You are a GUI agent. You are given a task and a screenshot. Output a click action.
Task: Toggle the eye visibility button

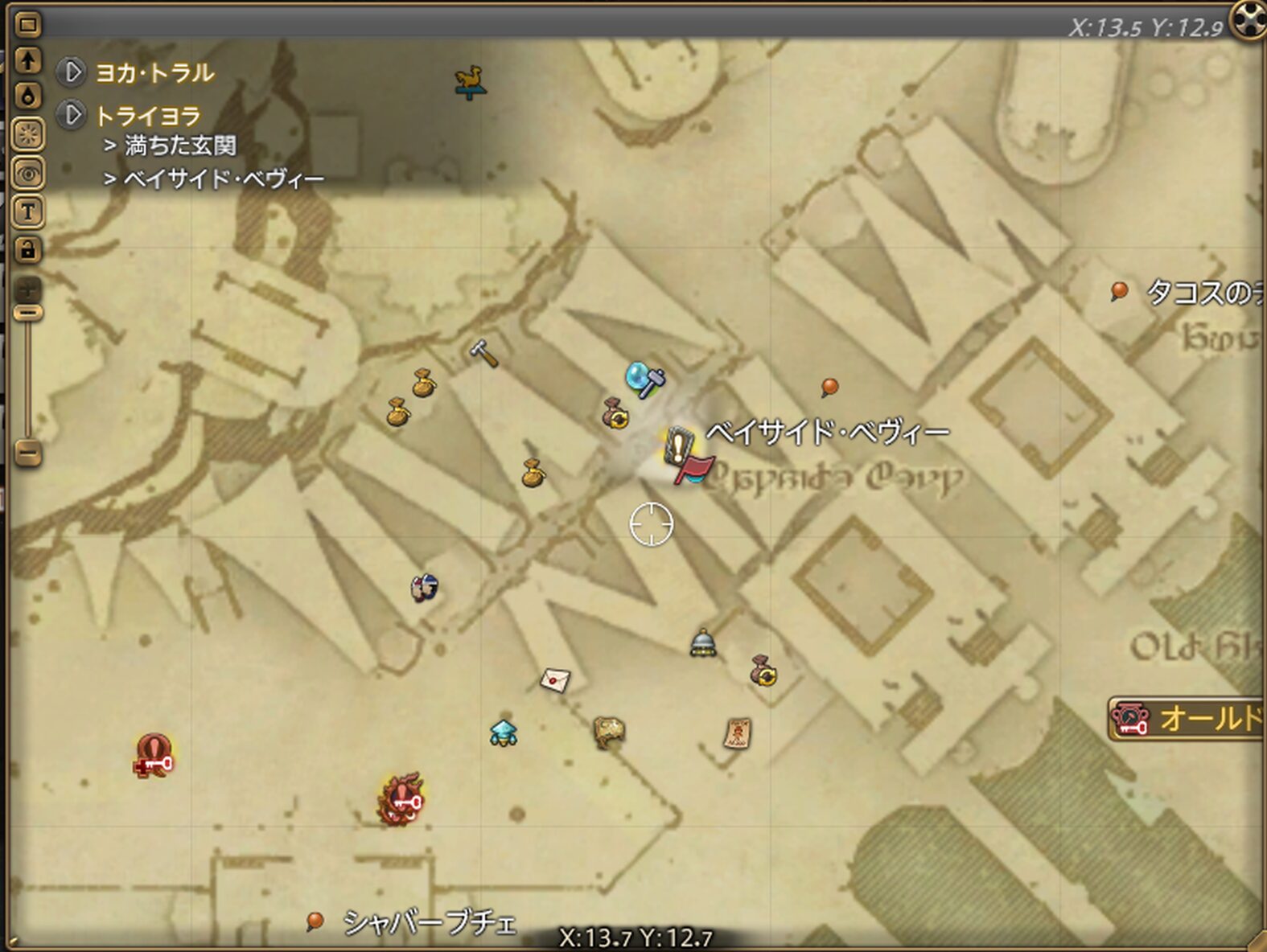(x=28, y=173)
